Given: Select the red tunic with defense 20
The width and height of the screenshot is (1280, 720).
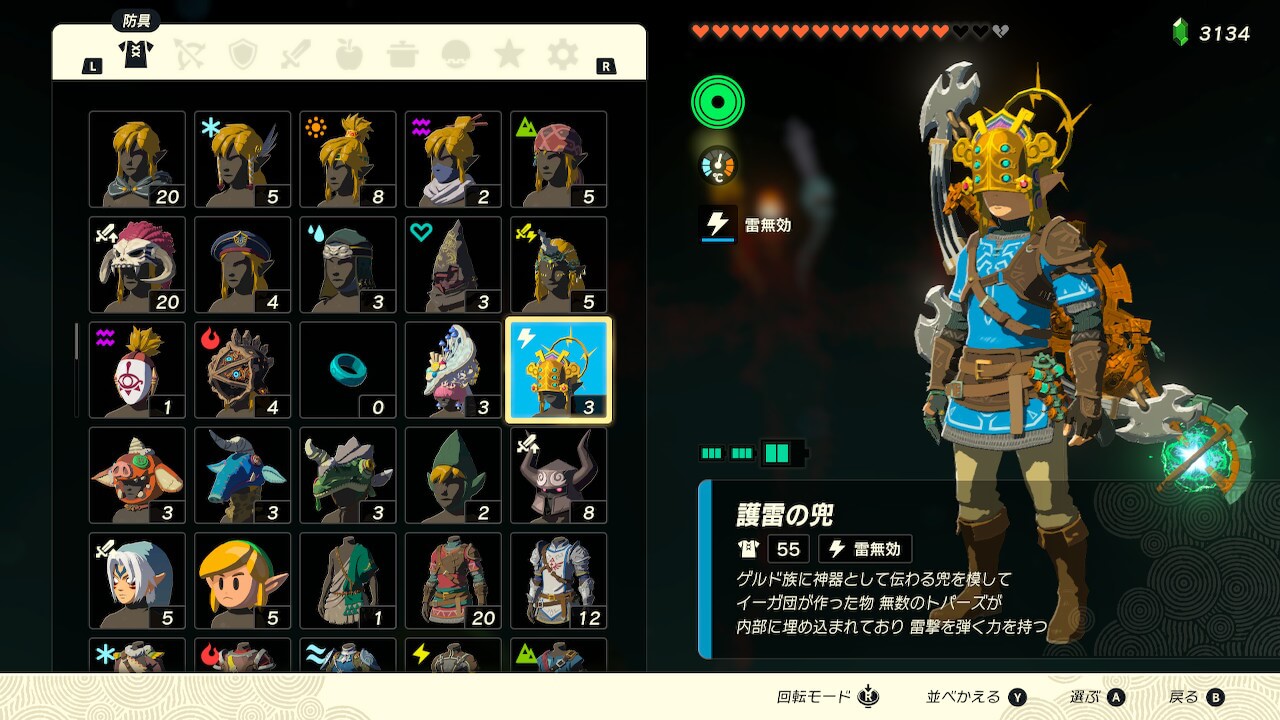Looking at the screenshot, I should [x=453, y=581].
